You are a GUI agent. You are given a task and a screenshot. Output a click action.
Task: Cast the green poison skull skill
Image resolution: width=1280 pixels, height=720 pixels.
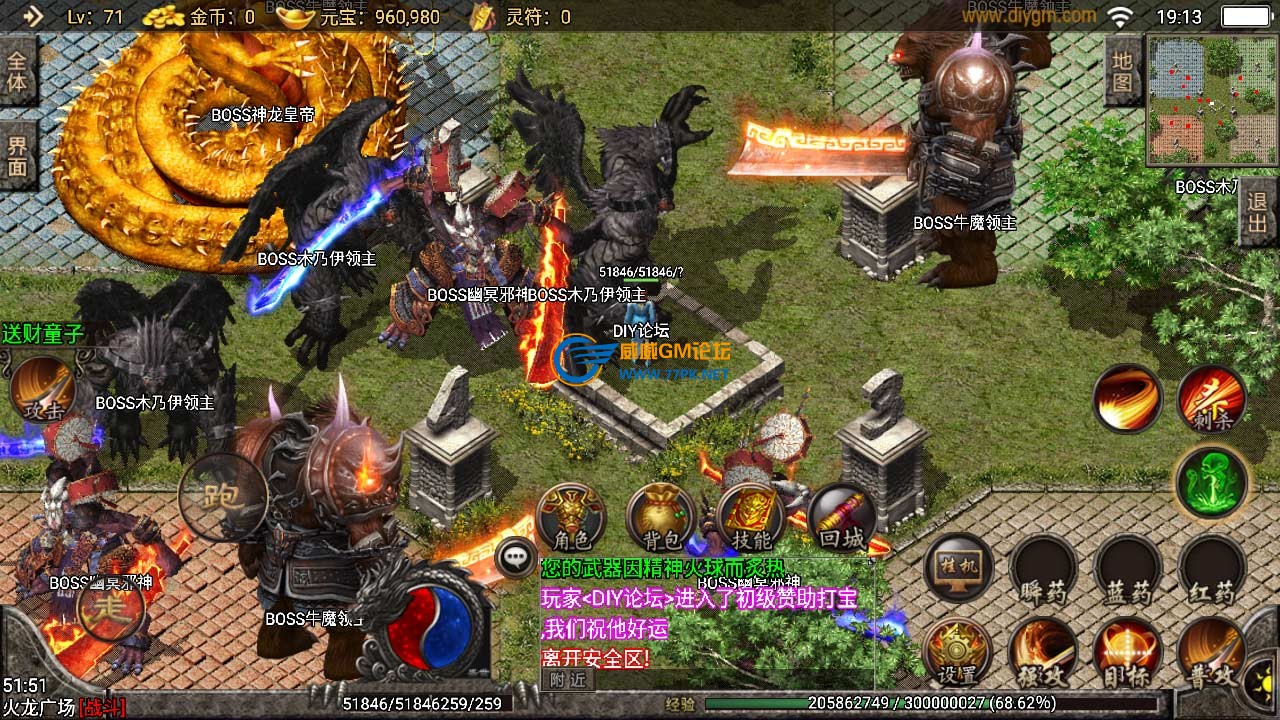pyautogui.click(x=1211, y=482)
